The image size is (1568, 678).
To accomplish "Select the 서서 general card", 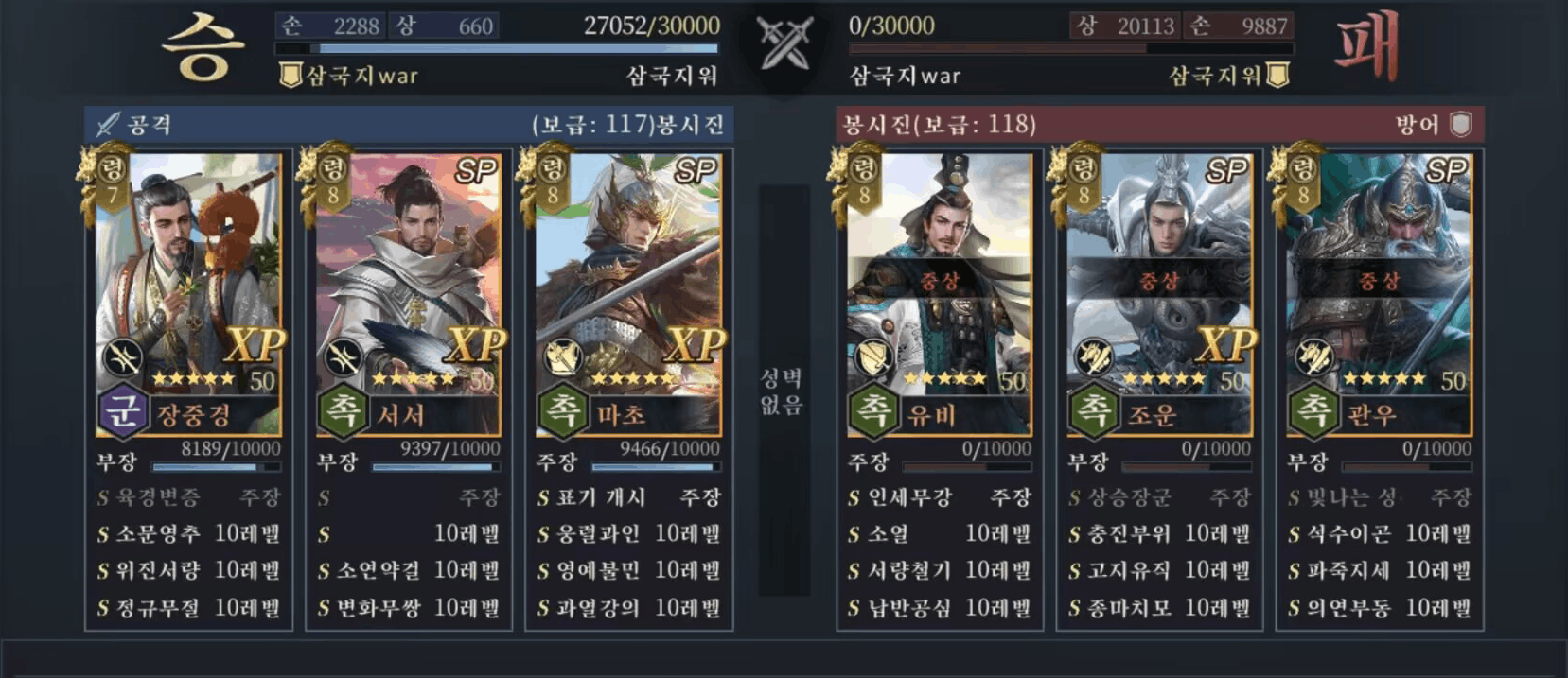I will 408,284.
